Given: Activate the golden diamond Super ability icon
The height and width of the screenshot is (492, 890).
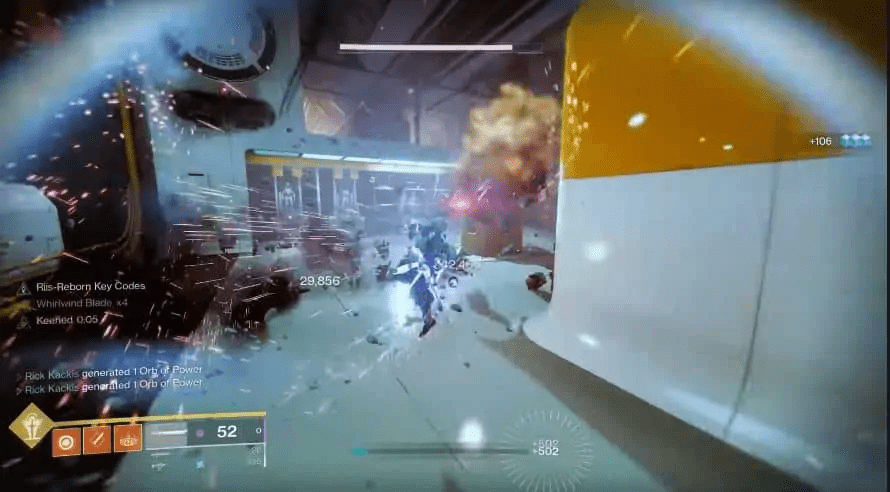Looking at the screenshot, I should pyautogui.click(x=31, y=425).
